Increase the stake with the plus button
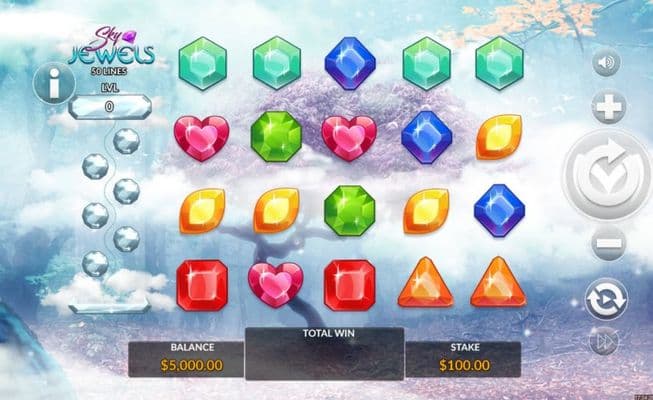Screen dimensions: 653x400 [x=607, y=107]
